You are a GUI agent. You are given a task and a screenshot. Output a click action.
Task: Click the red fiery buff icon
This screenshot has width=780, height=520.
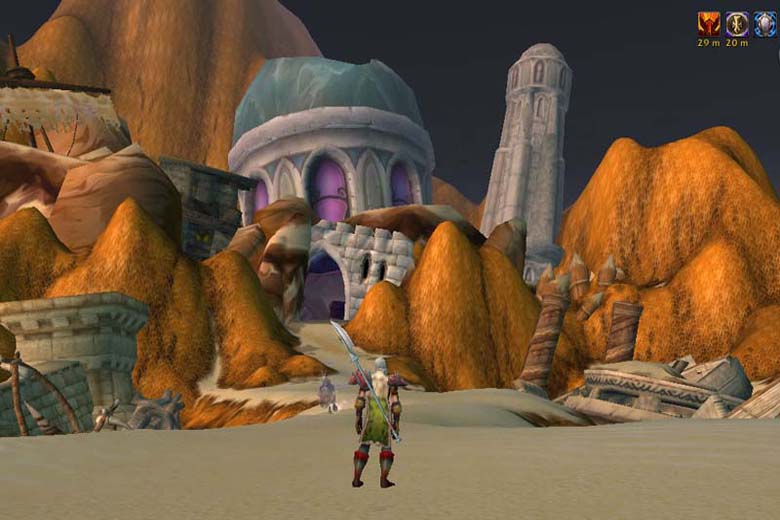coord(709,24)
